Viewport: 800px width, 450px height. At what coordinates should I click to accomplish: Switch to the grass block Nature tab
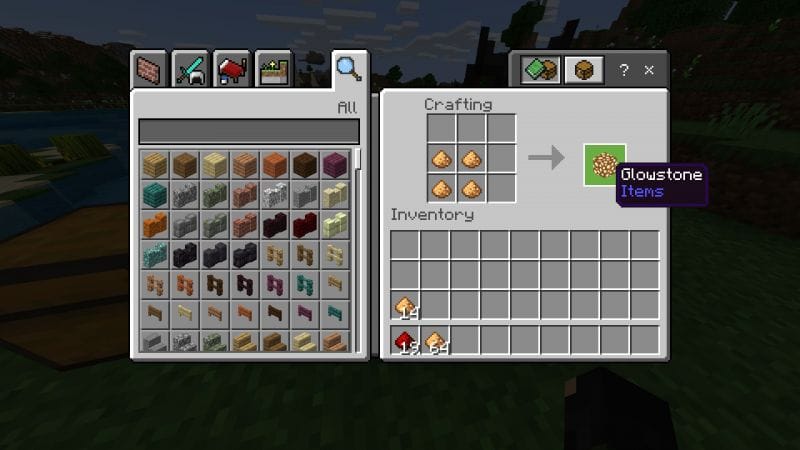click(x=273, y=70)
